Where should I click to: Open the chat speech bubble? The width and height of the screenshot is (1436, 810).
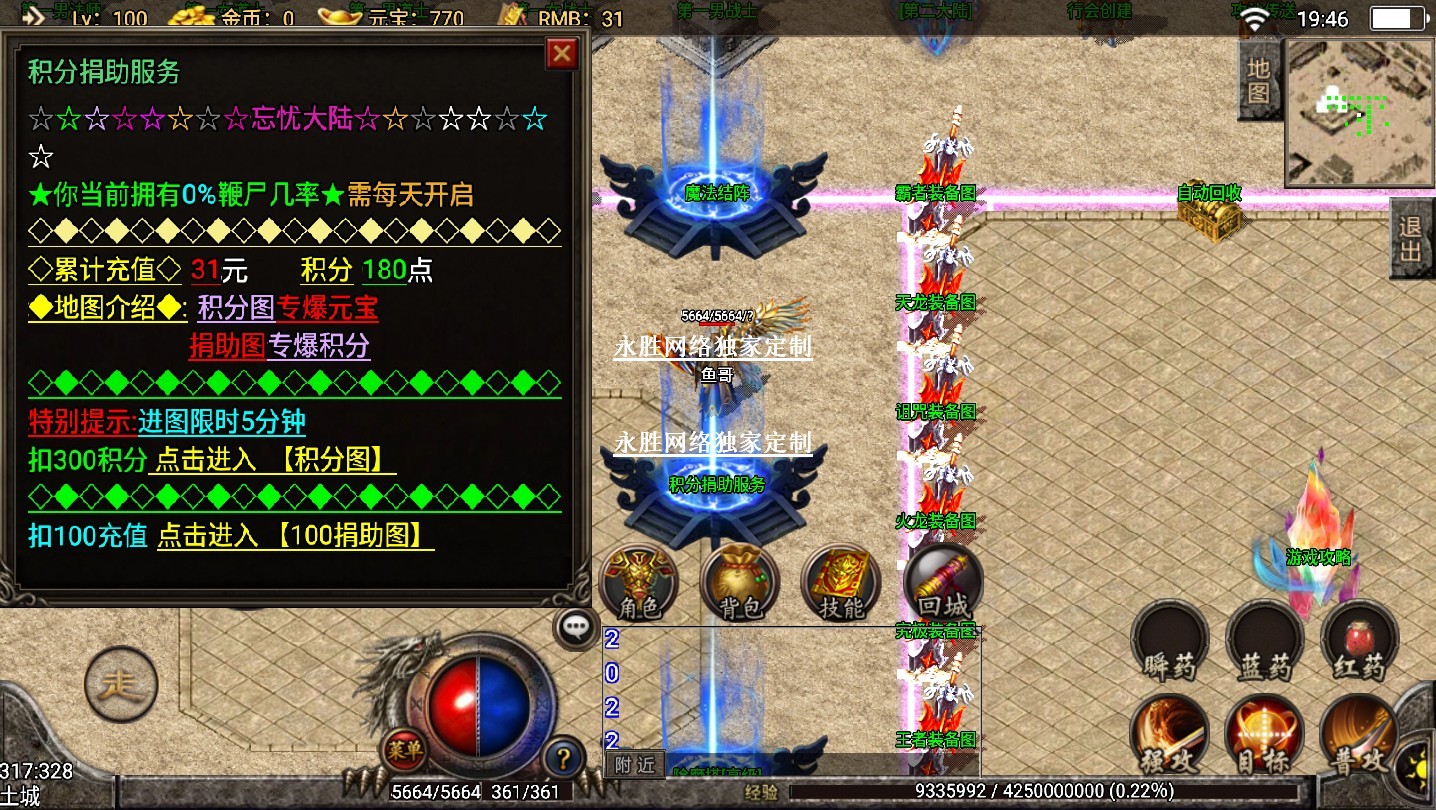point(575,628)
